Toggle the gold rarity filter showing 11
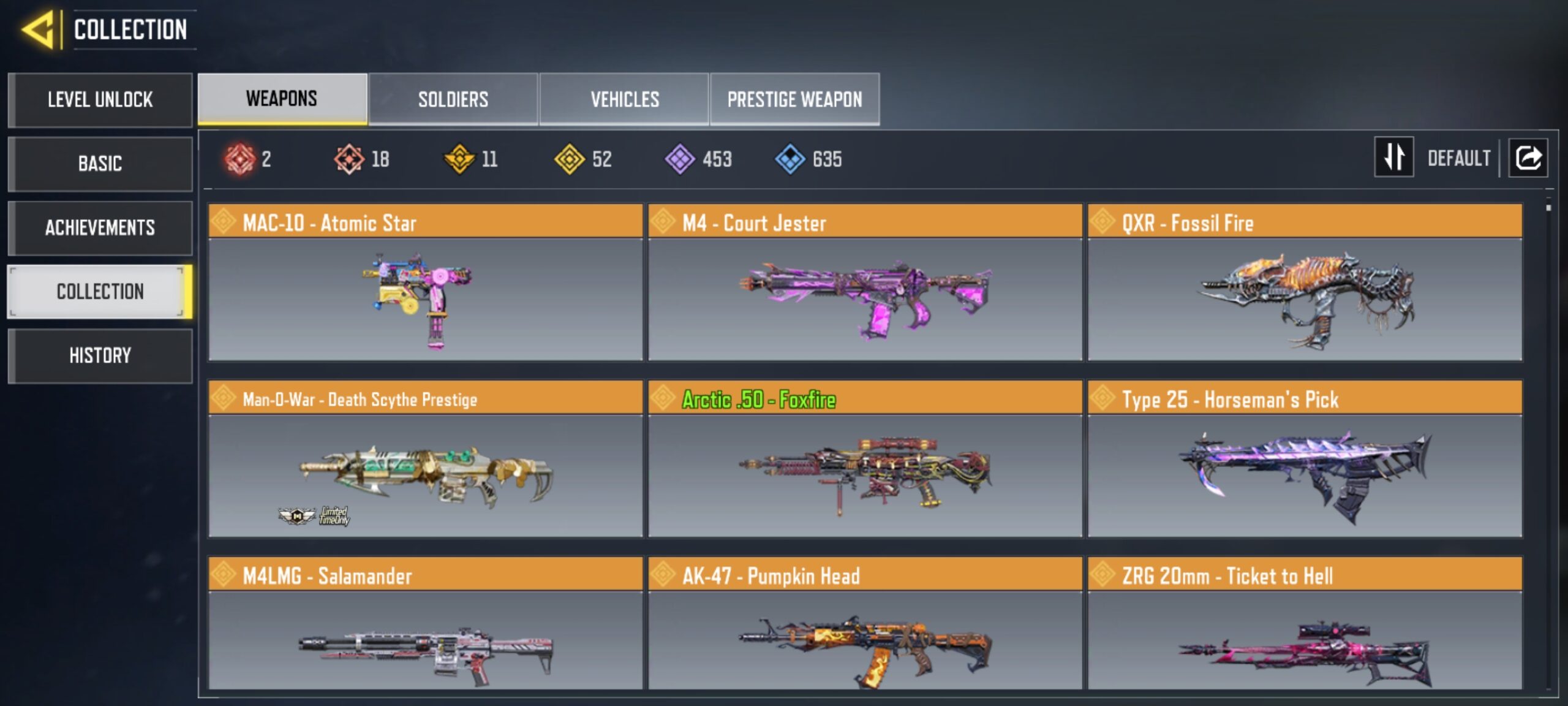This screenshot has height=706, width=1568. [459, 159]
